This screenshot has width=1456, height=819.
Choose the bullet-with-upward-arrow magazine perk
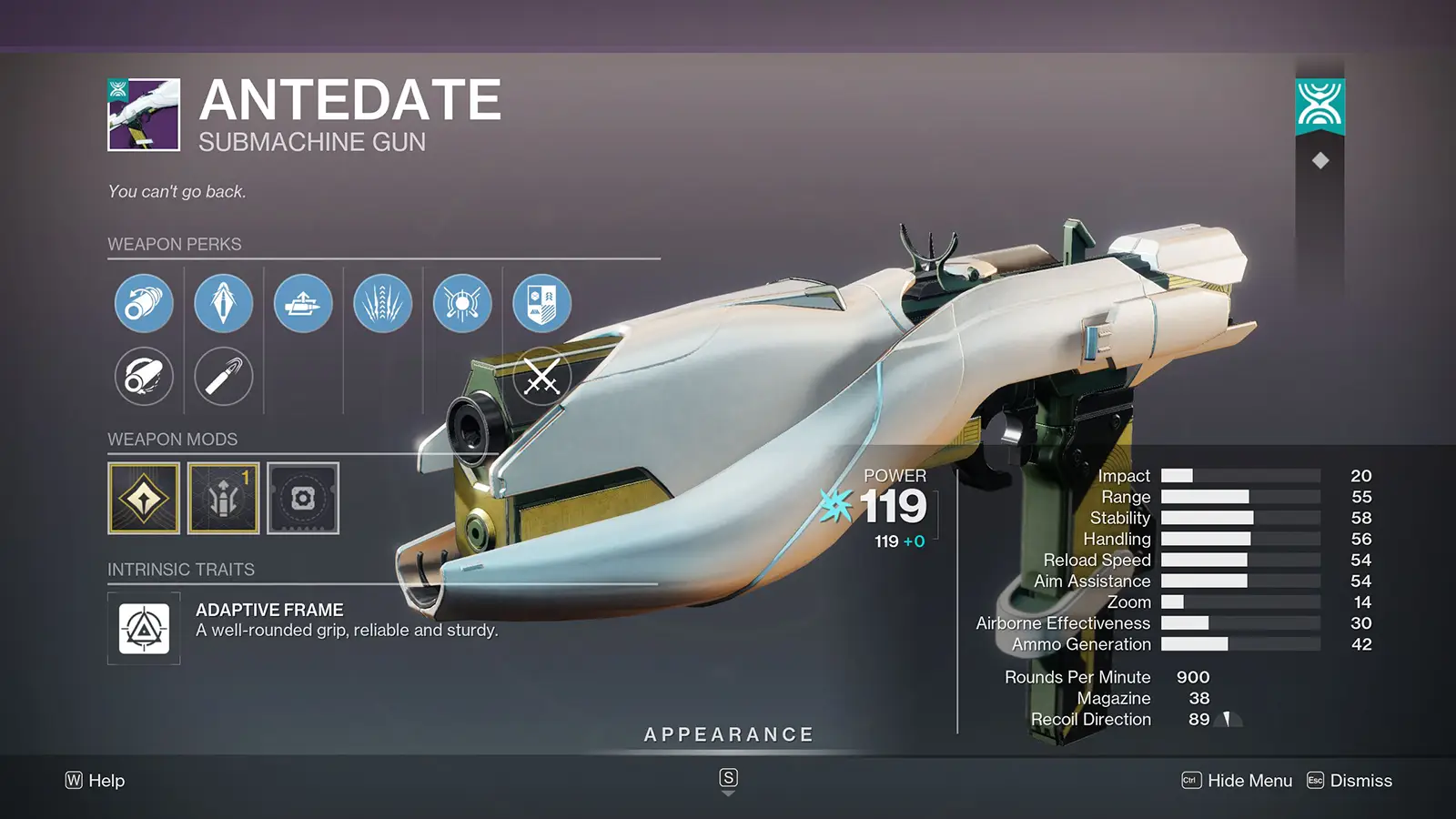pos(303,303)
